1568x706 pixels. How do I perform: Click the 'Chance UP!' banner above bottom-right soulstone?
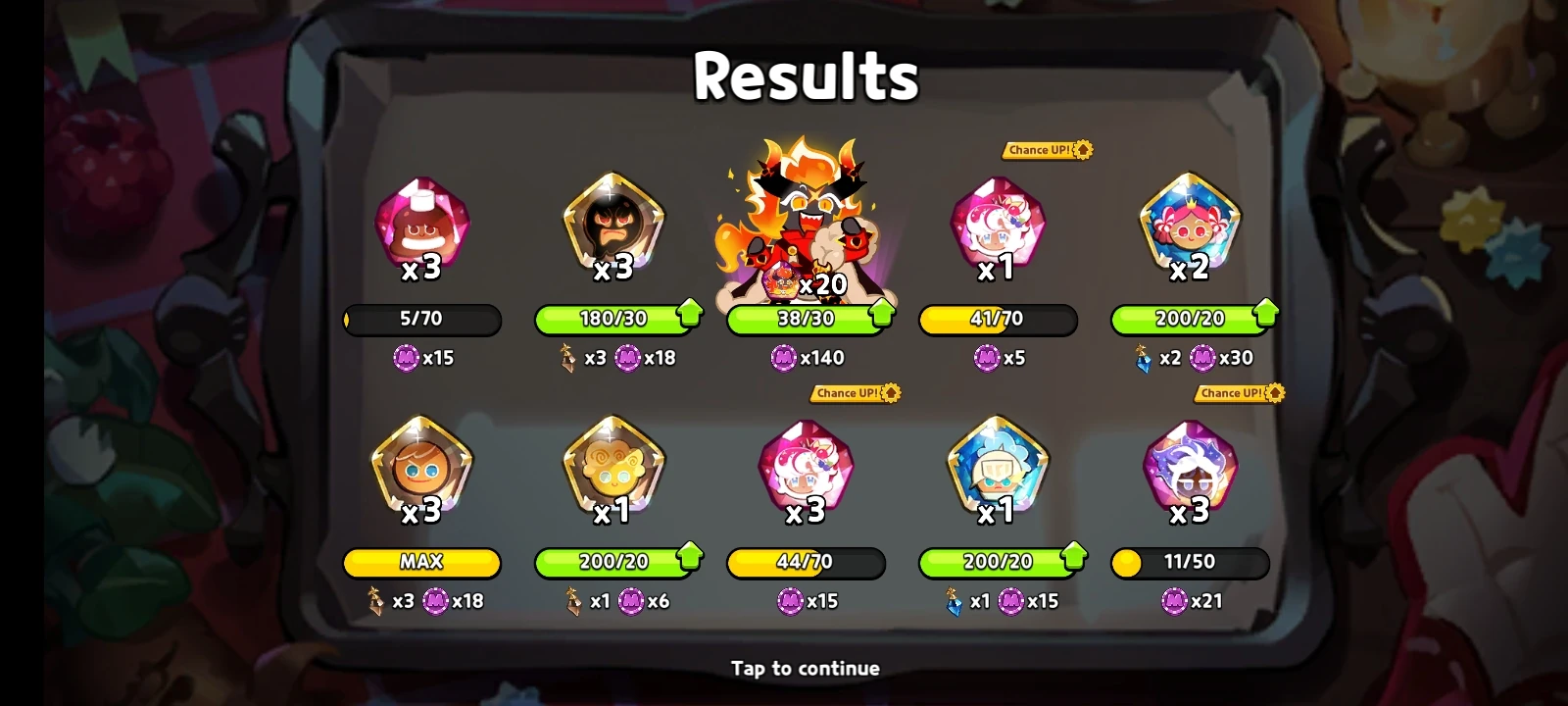(x=1236, y=393)
